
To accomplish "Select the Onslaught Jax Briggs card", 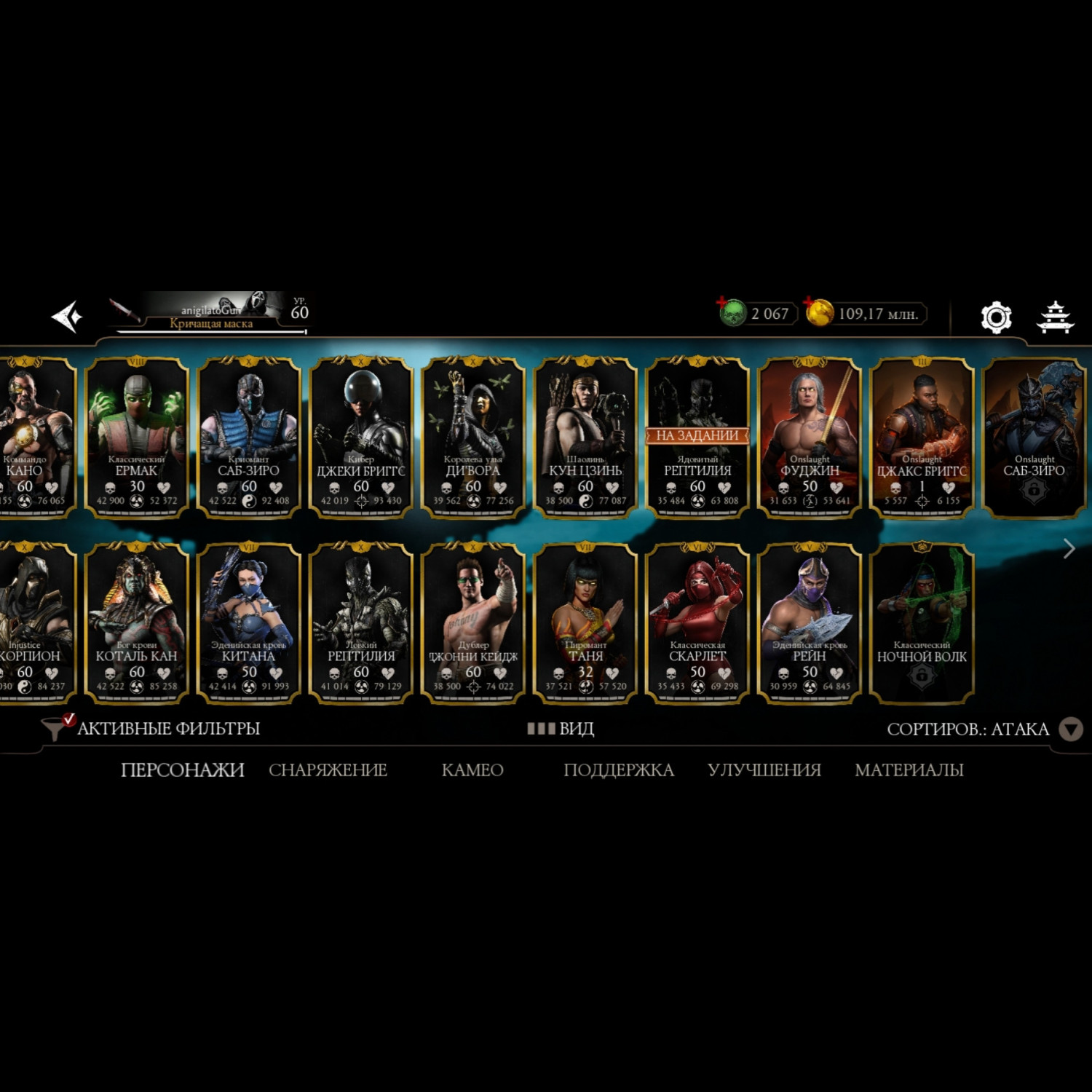I will pyautogui.click(x=922, y=437).
